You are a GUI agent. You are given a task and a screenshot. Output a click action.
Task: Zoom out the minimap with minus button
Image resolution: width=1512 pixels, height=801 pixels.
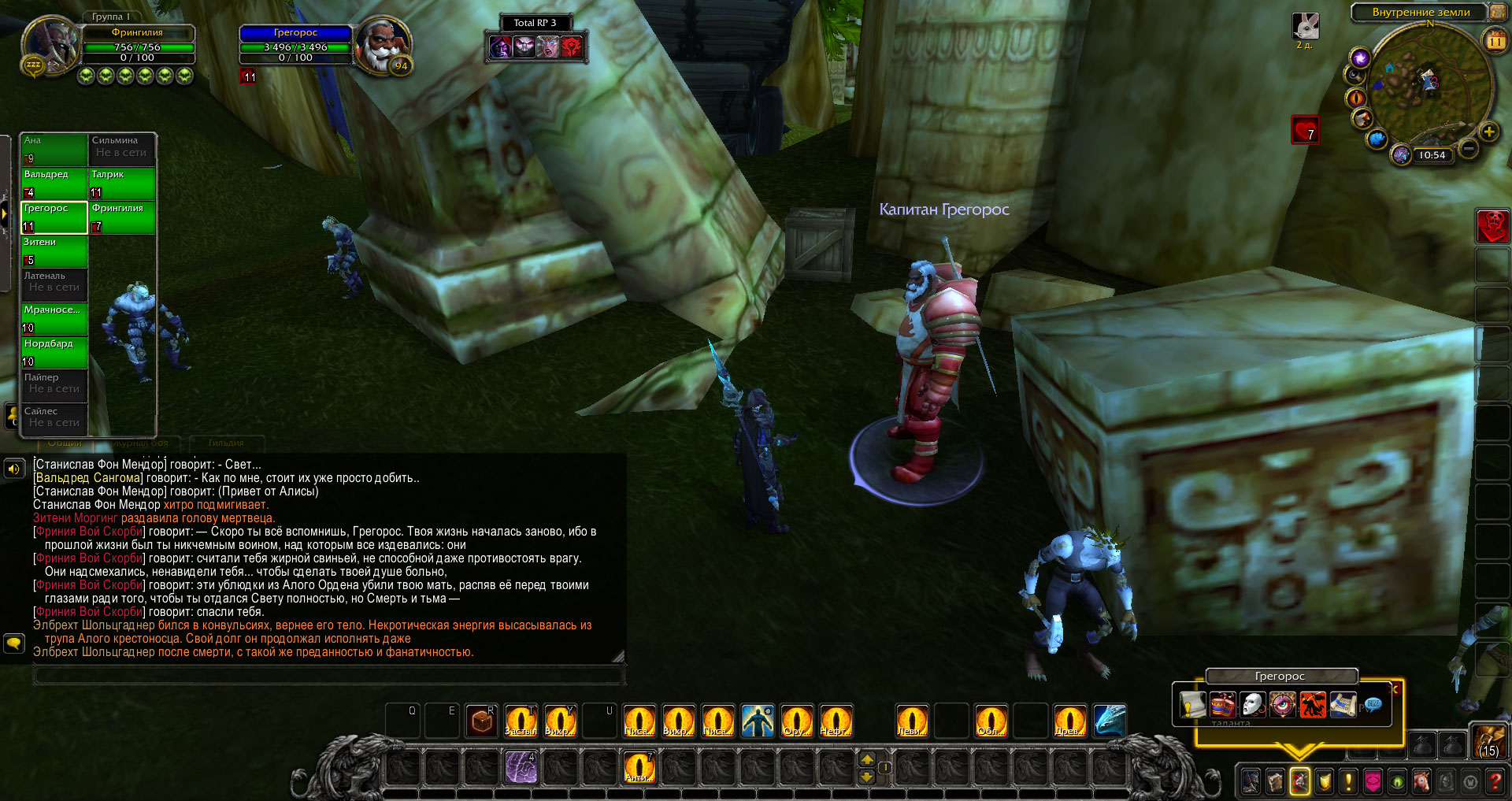[1468, 148]
